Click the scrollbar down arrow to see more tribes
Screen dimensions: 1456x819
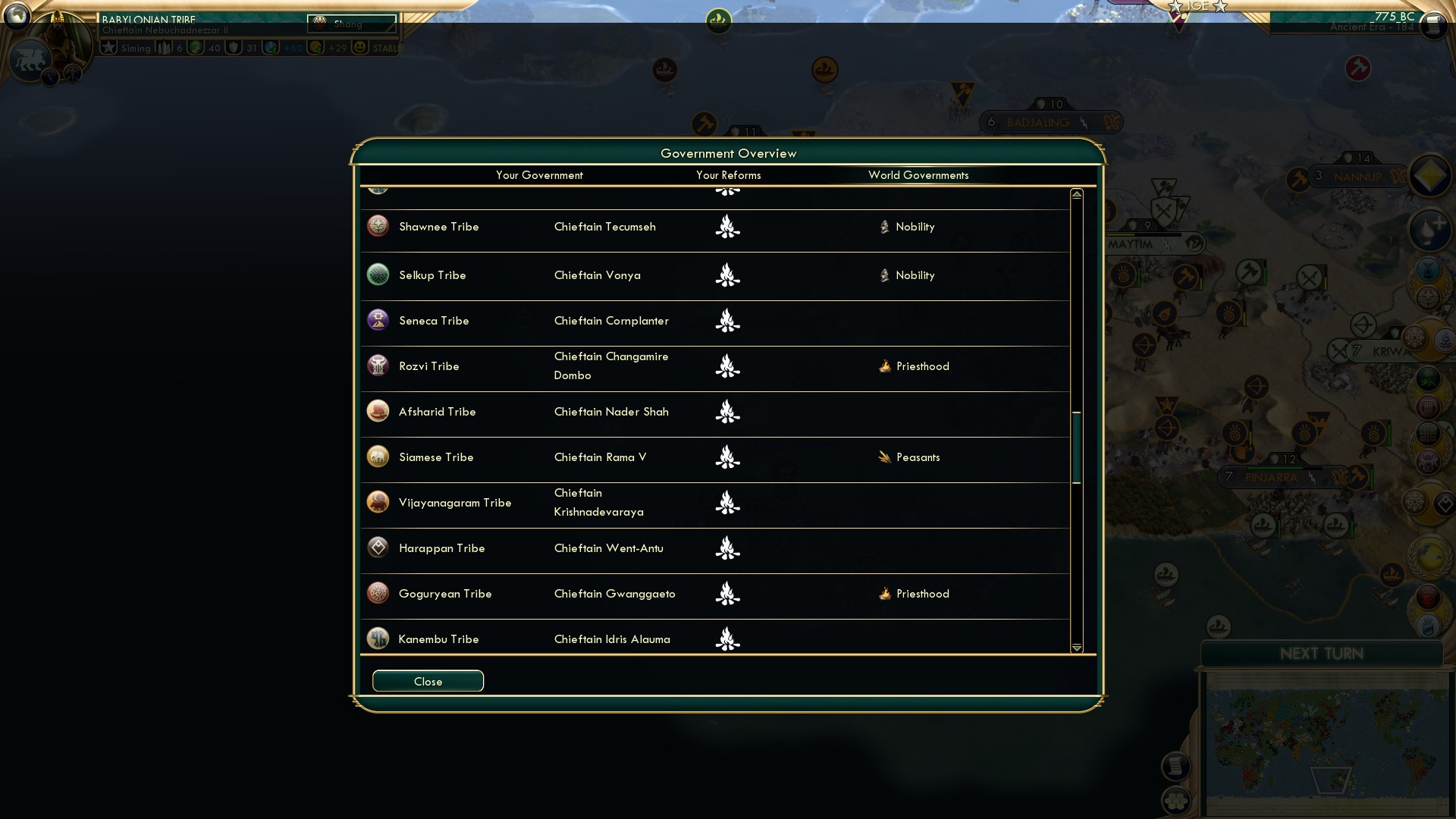point(1076,648)
